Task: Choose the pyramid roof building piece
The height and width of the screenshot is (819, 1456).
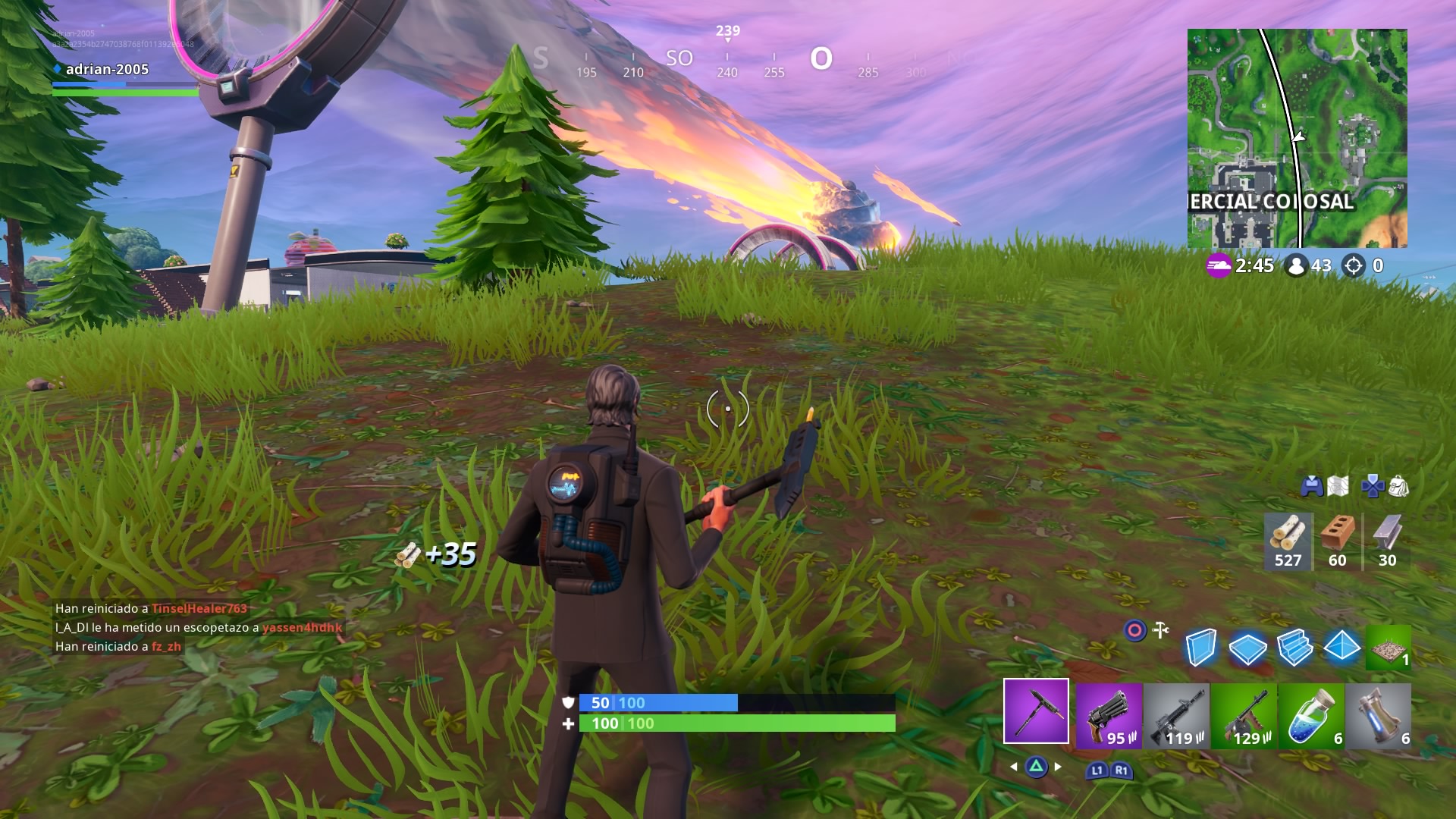Action: click(1341, 647)
